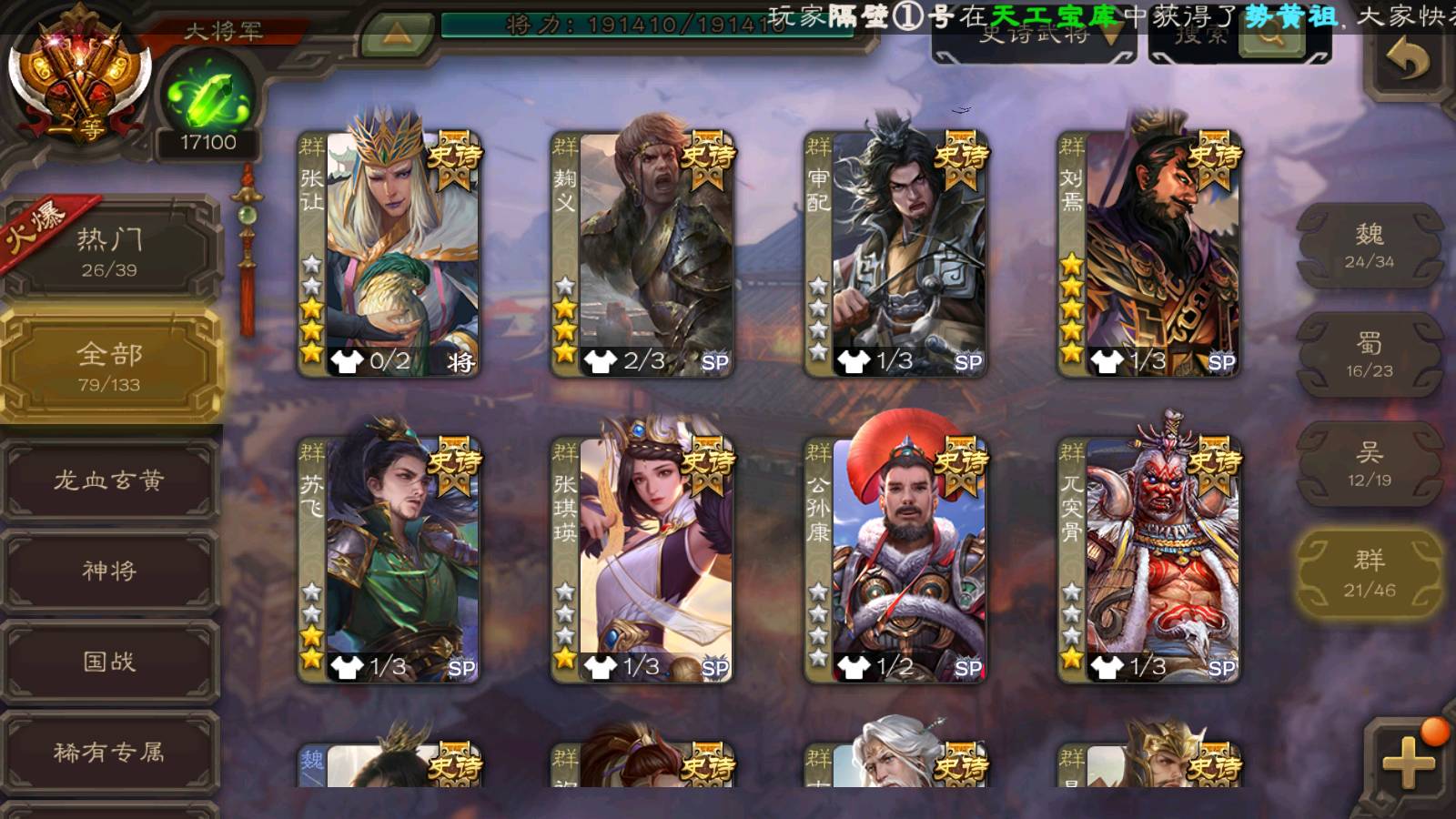Open the 公孙康 general card

895,559
